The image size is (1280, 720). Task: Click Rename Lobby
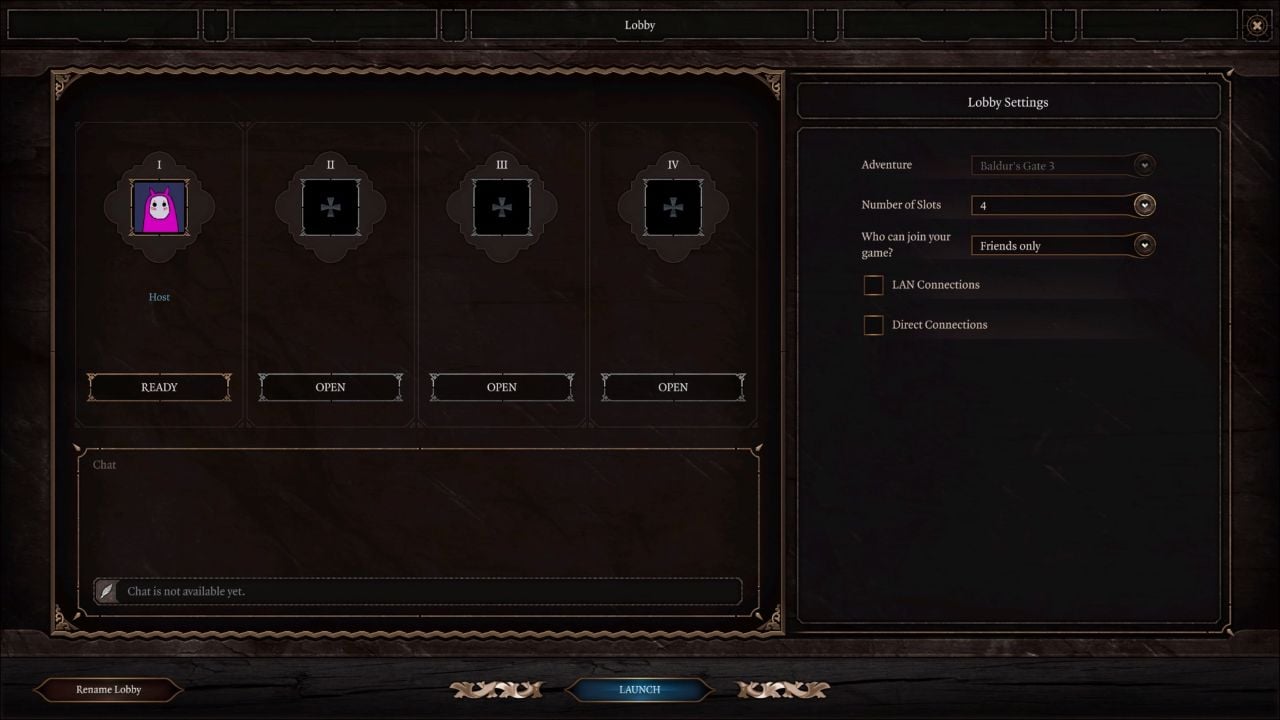tap(107, 689)
